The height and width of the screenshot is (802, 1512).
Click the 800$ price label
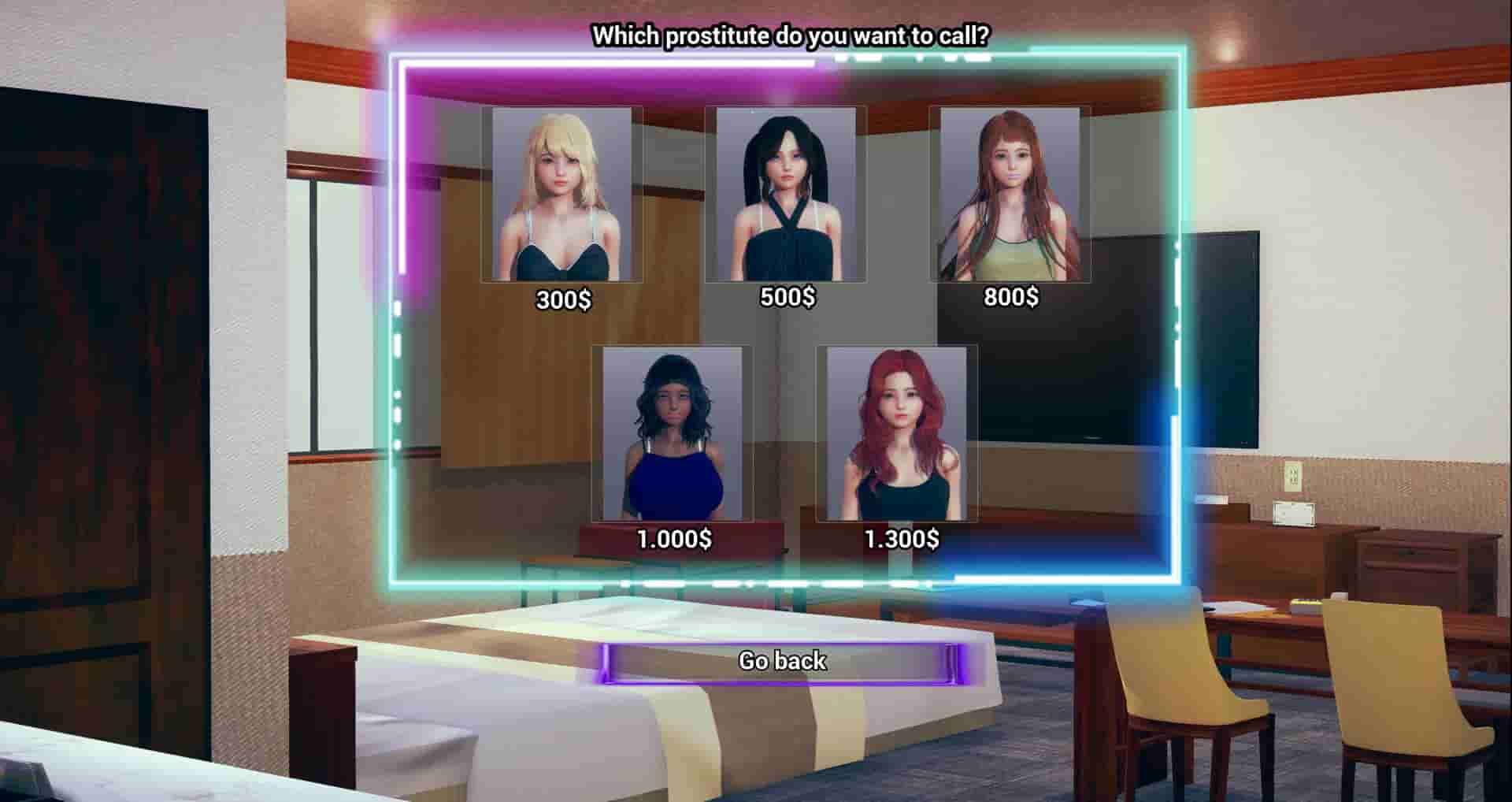point(1011,298)
